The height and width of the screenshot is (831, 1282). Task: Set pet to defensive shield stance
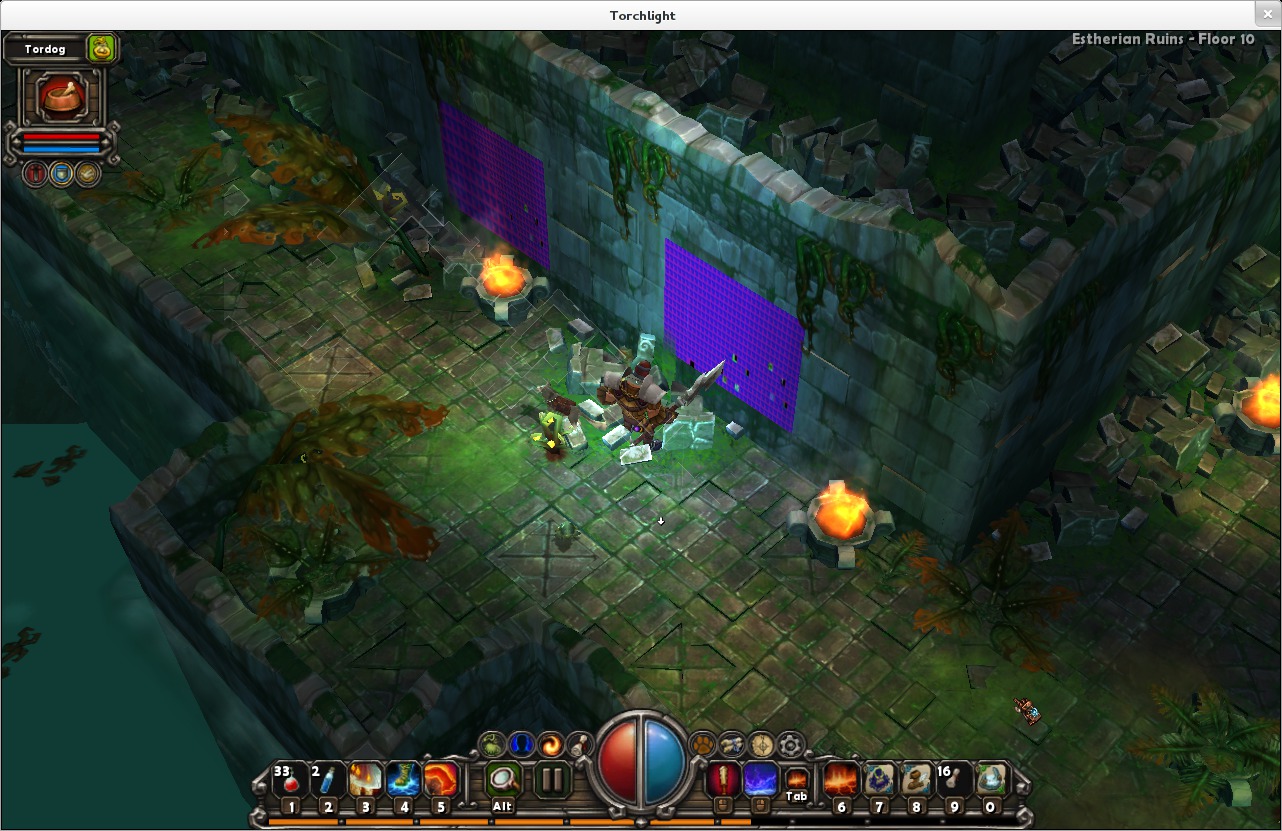[62, 174]
